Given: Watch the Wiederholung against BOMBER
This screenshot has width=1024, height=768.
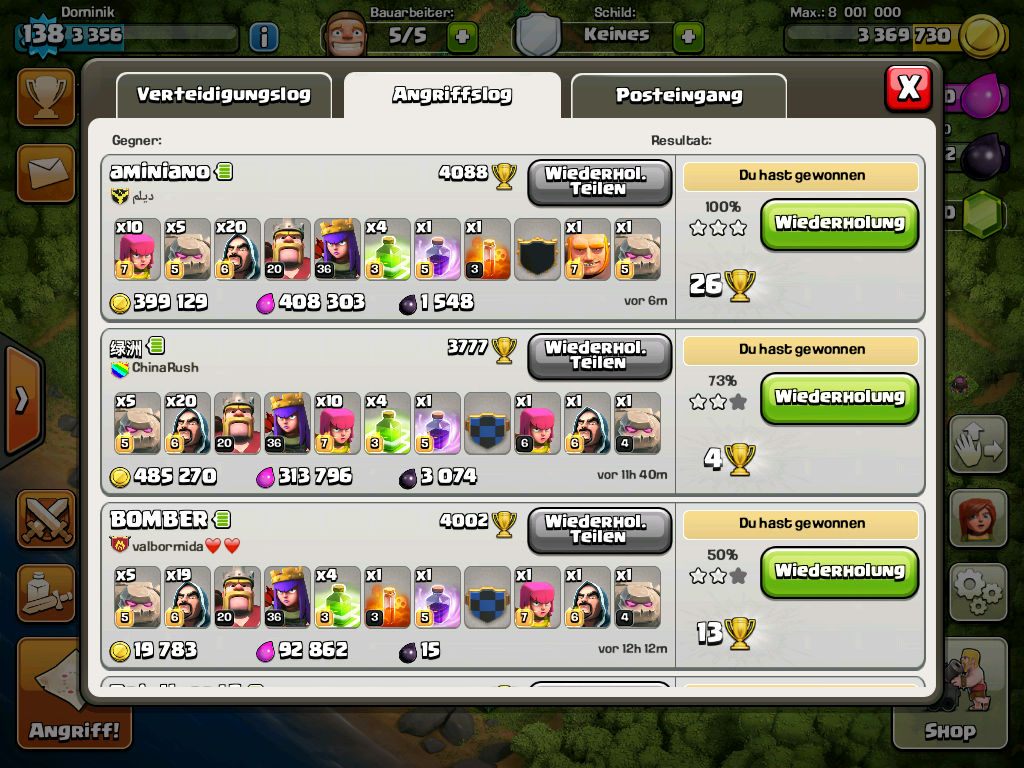Looking at the screenshot, I should point(839,572).
